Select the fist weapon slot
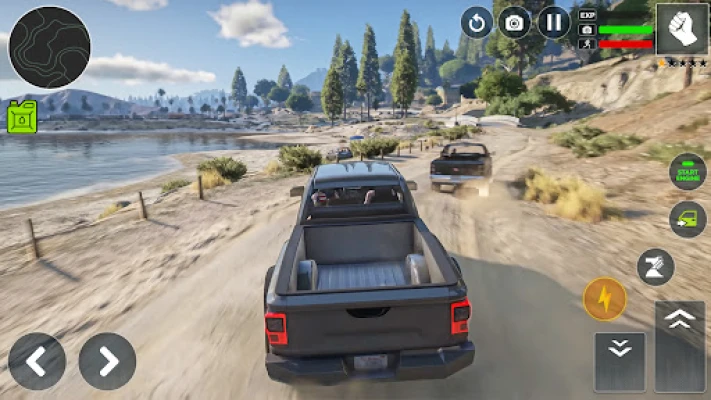 tap(682, 28)
